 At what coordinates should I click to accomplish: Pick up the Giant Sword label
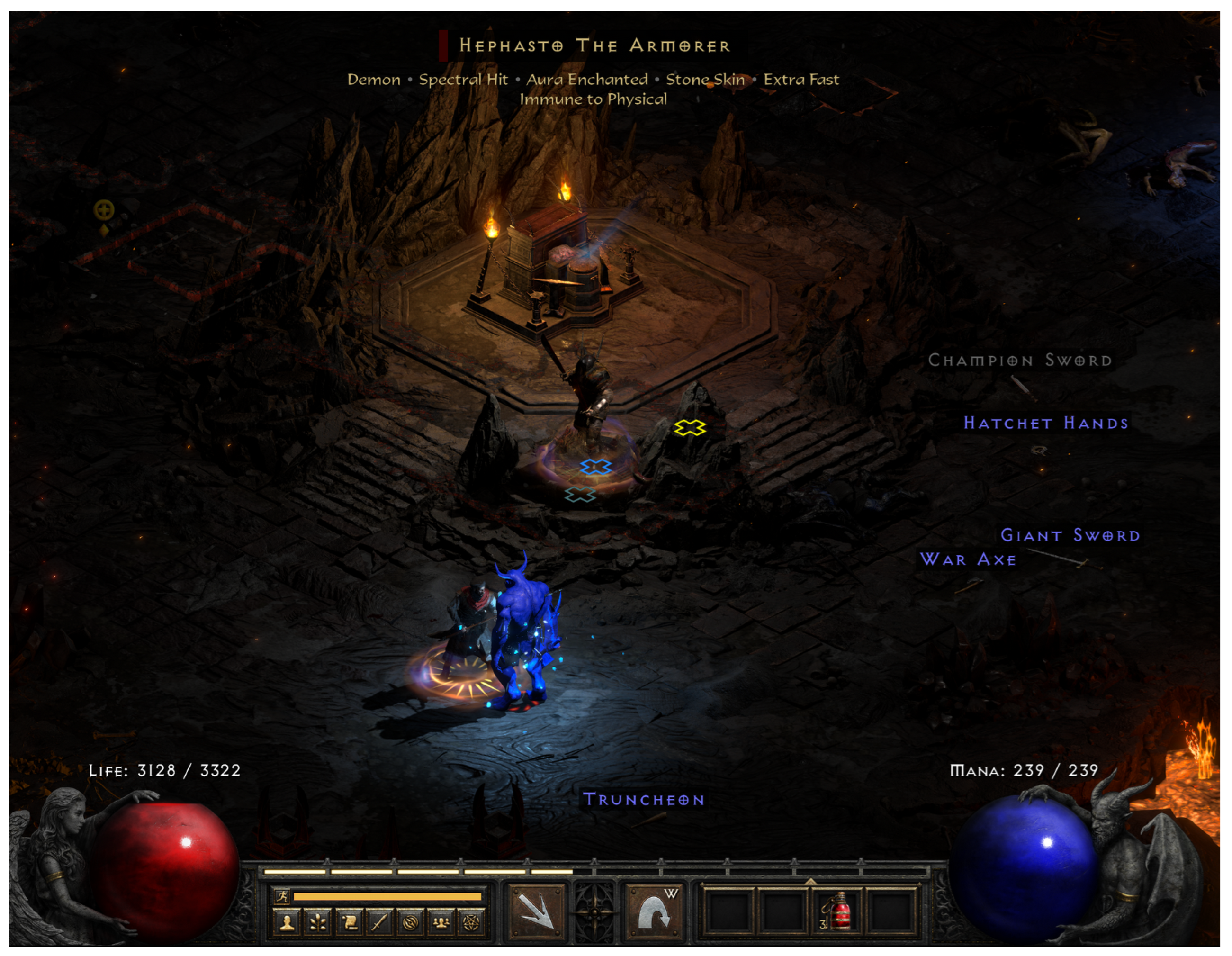(1070, 535)
